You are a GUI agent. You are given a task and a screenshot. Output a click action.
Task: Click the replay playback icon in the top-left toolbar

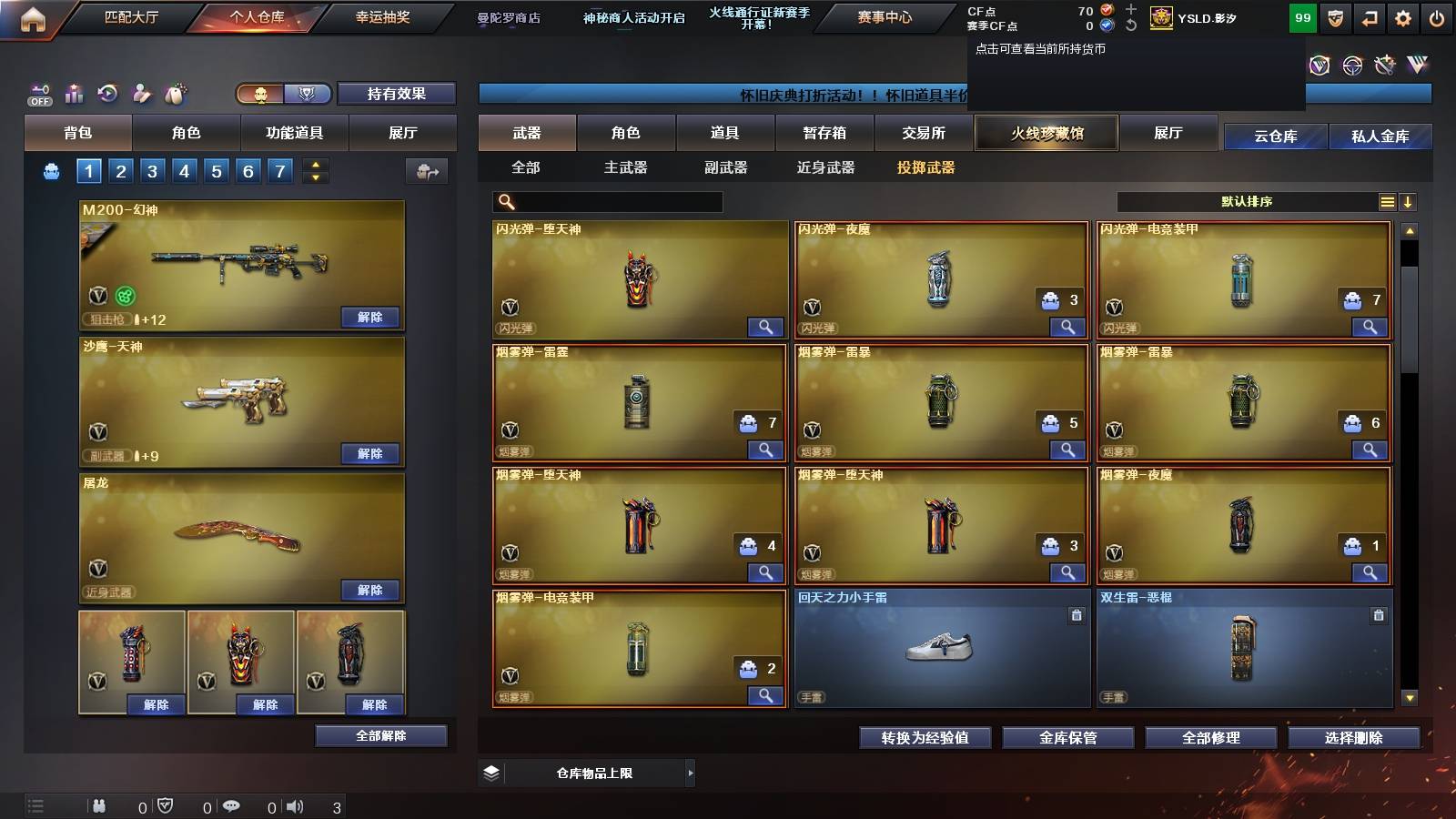click(106, 92)
